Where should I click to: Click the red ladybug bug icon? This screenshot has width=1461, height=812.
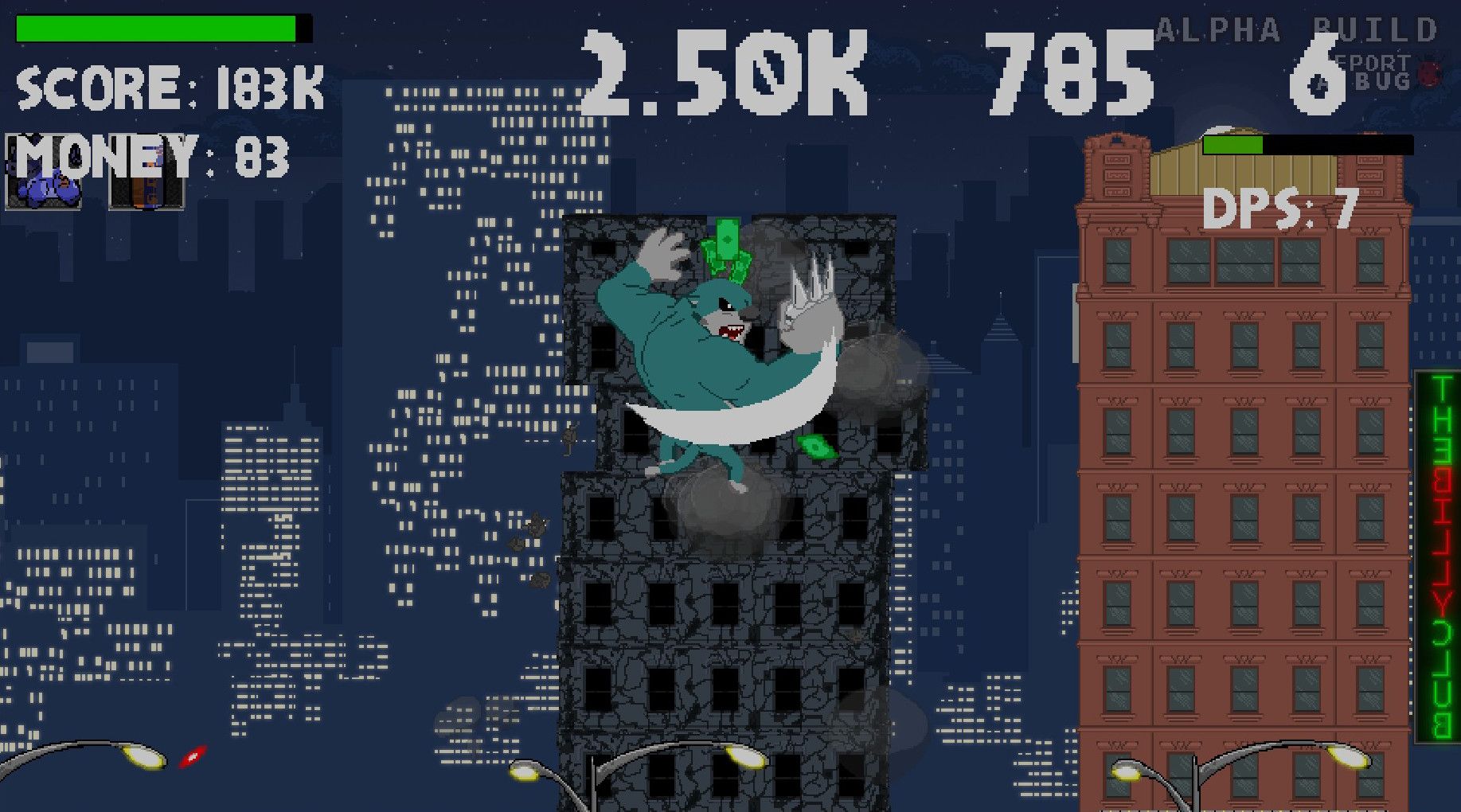point(1429,74)
